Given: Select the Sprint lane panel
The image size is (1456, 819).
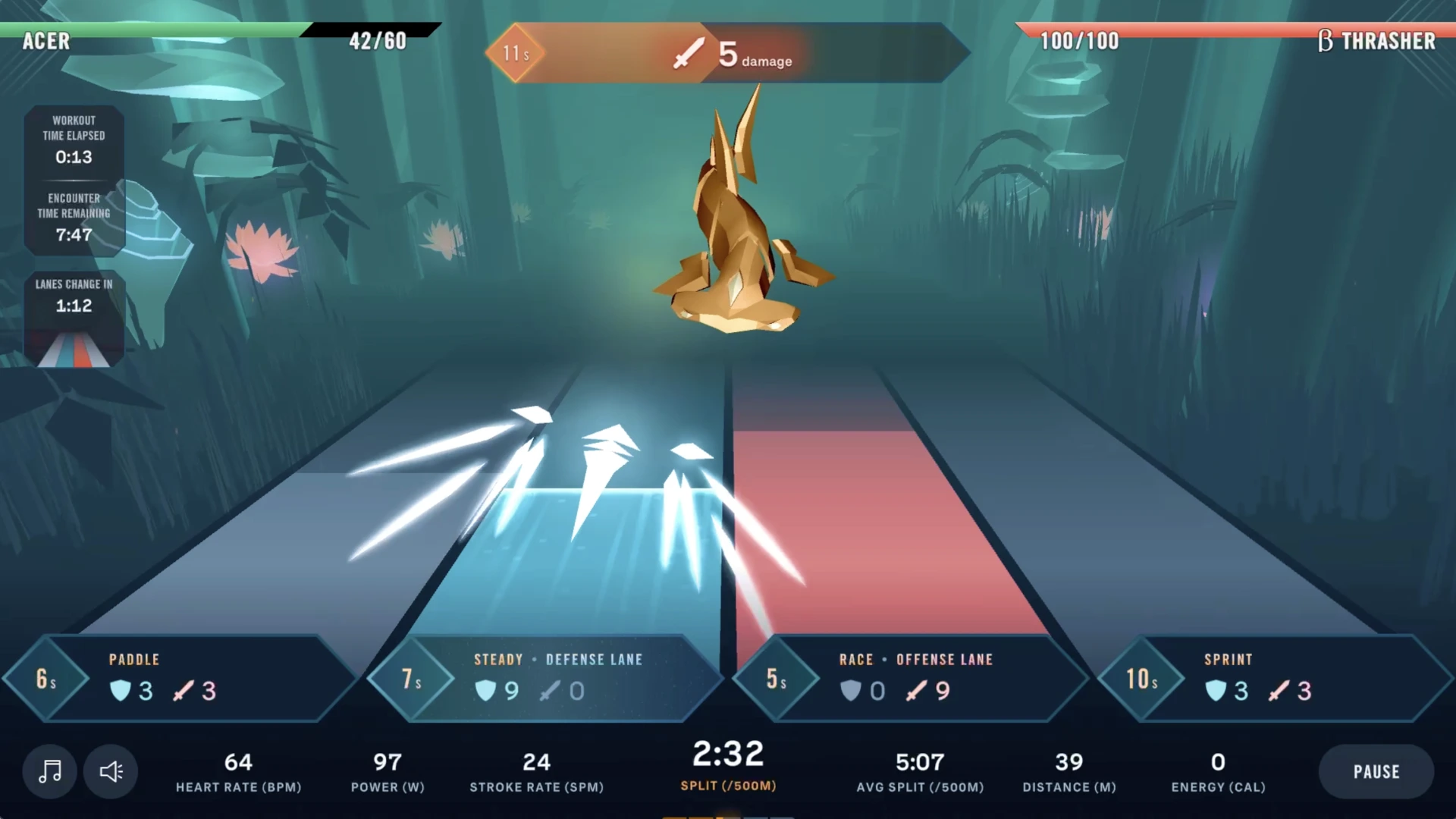Looking at the screenshot, I should click(x=1274, y=677).
